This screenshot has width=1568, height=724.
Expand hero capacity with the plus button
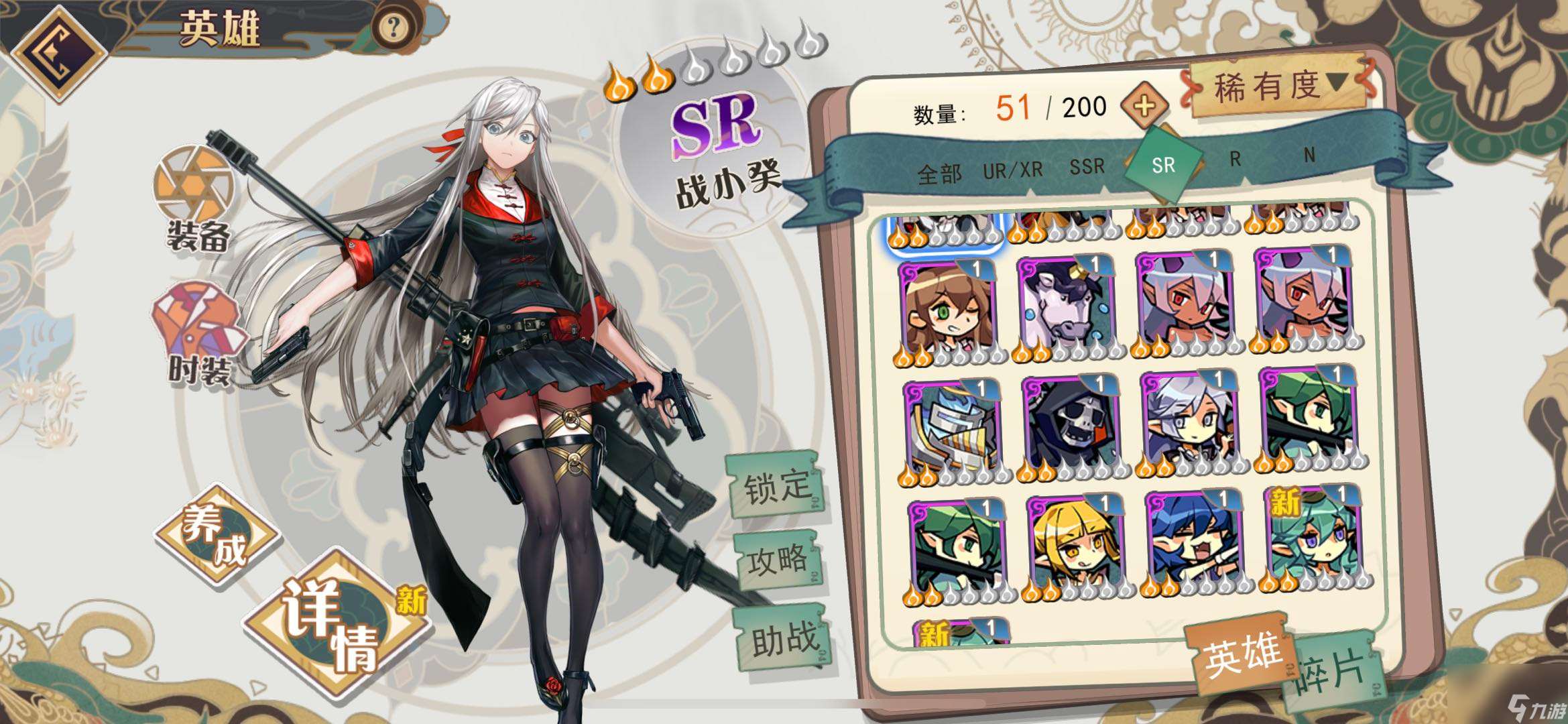point(1144,105)
